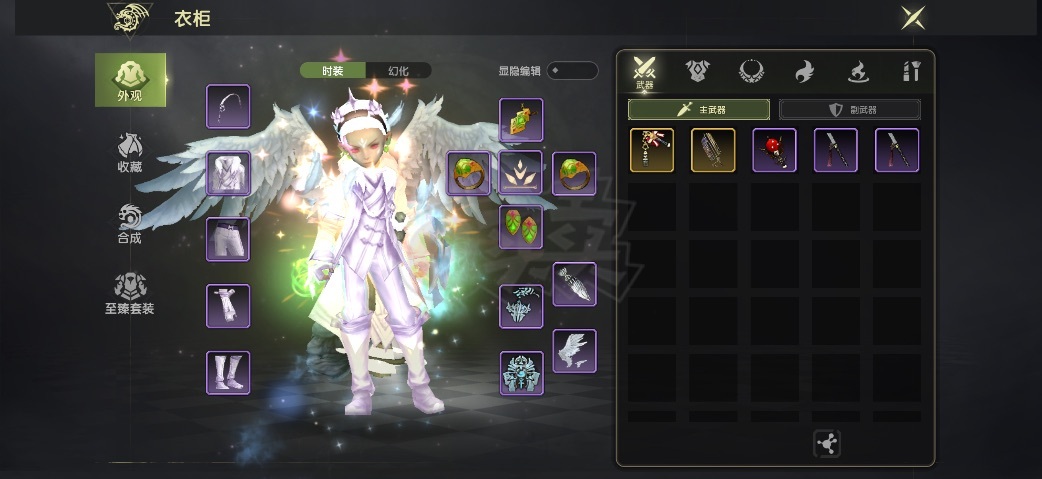This screenshot has width=1042, height=479.
Task: Switch to the 时装 costume tab
Action: pyautogui.click(x=333, y=70)
